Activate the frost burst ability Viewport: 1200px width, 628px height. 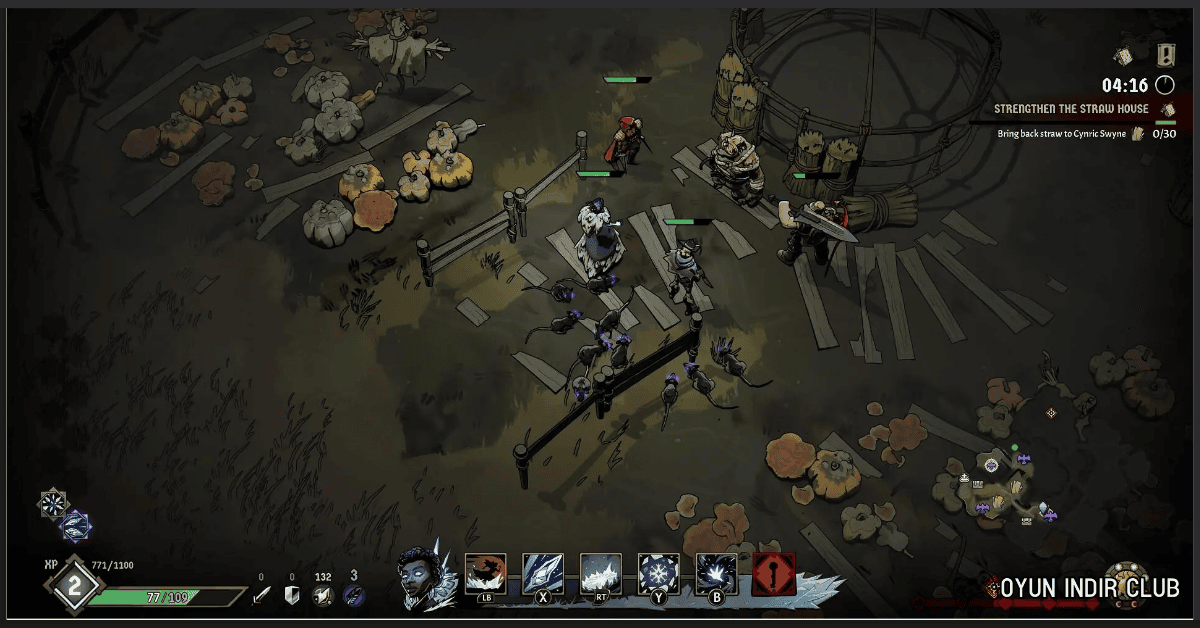[x=717, y=574]
